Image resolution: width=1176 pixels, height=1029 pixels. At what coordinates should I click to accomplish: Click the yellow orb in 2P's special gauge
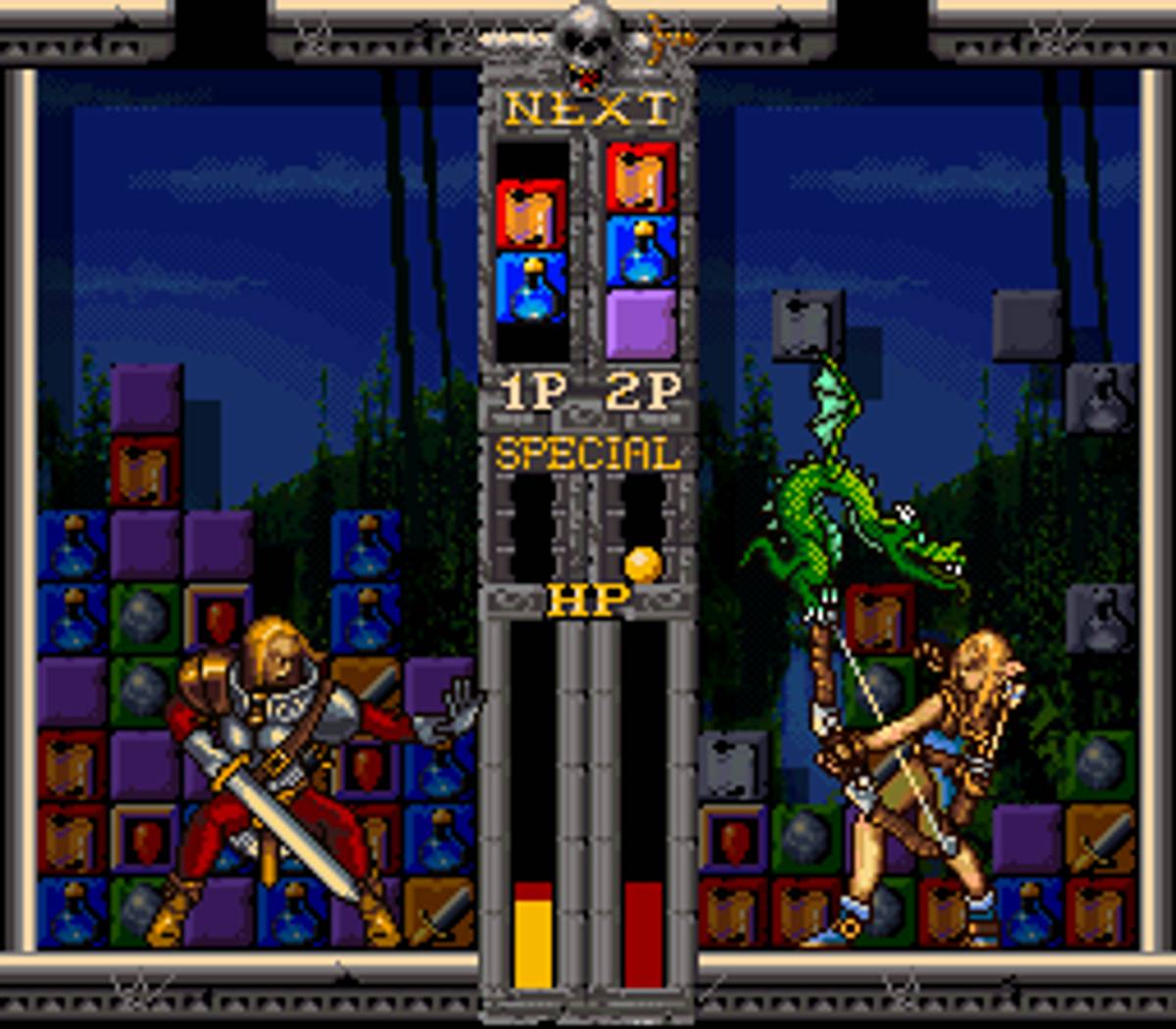(643, 564)
